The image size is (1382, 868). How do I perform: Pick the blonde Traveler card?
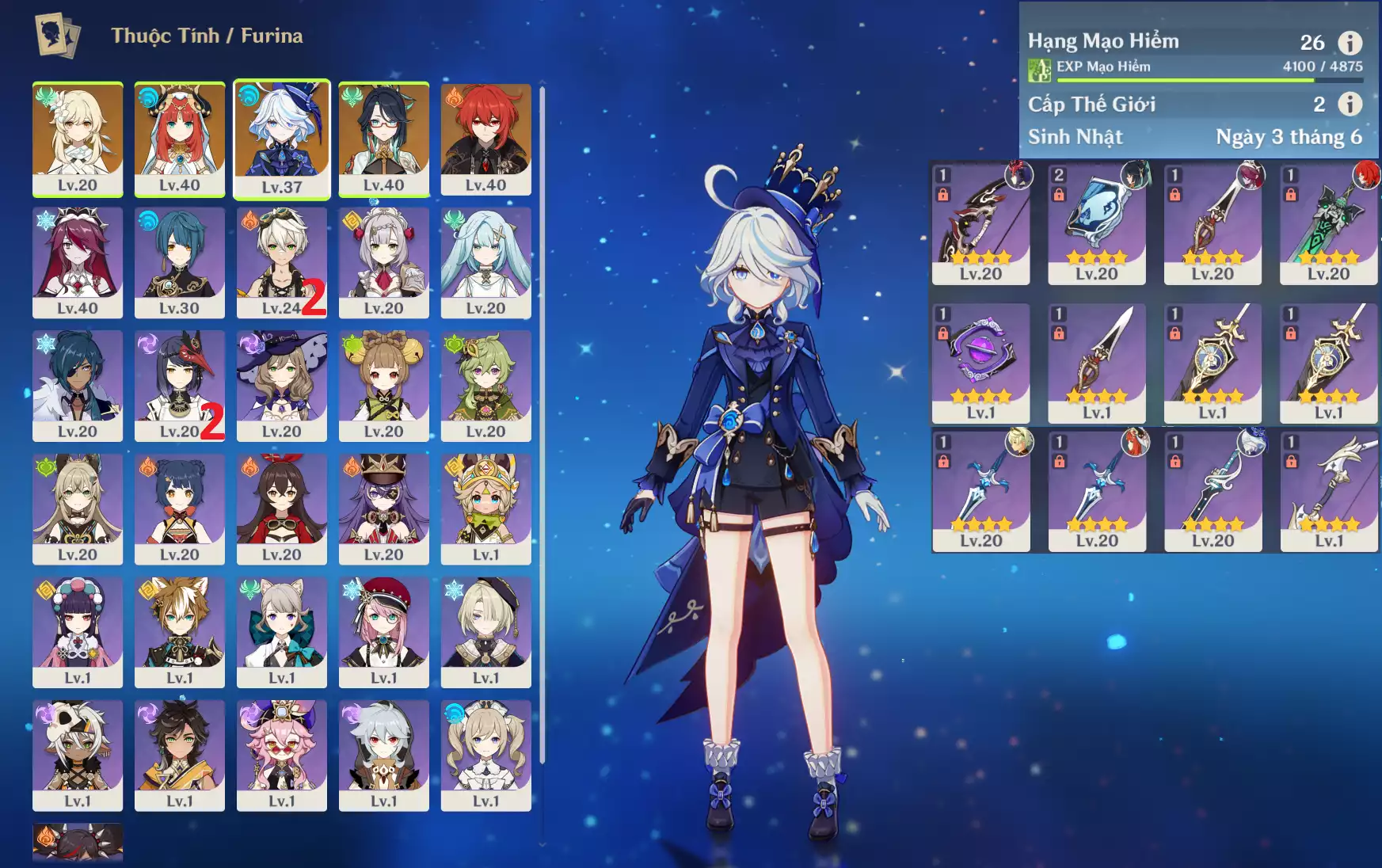point(78,139)
